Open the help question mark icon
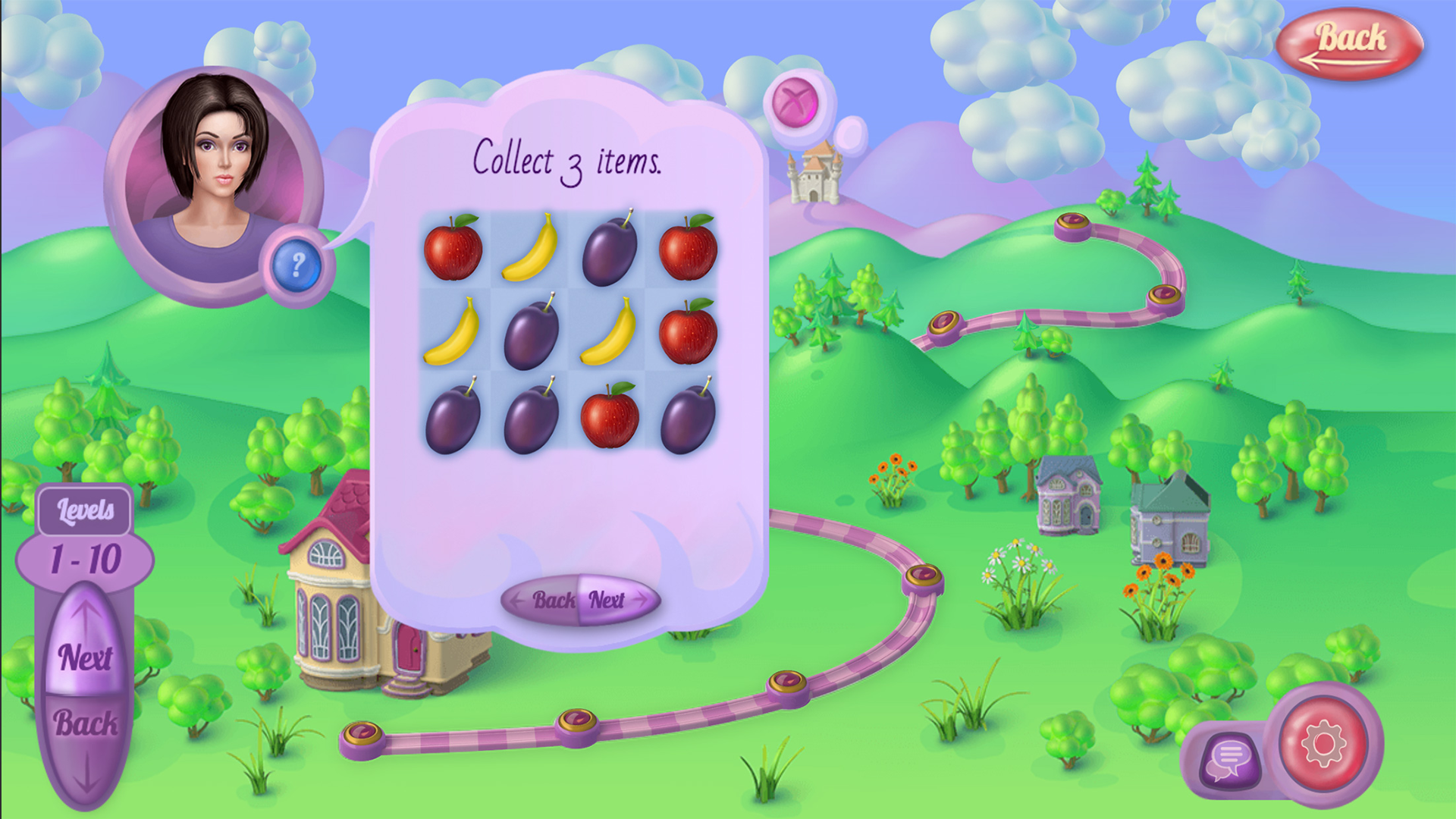1456x819 pixels. (297, 265)
